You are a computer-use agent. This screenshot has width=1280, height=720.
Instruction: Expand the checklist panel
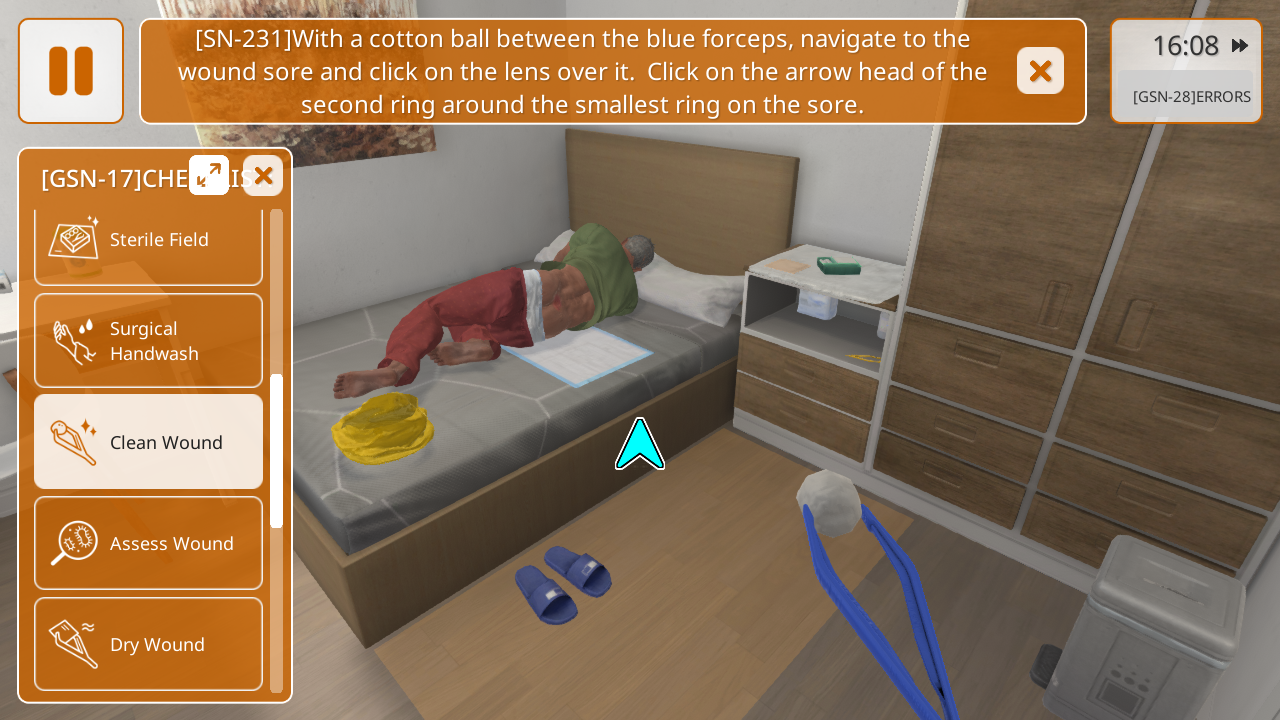(209, 175)
